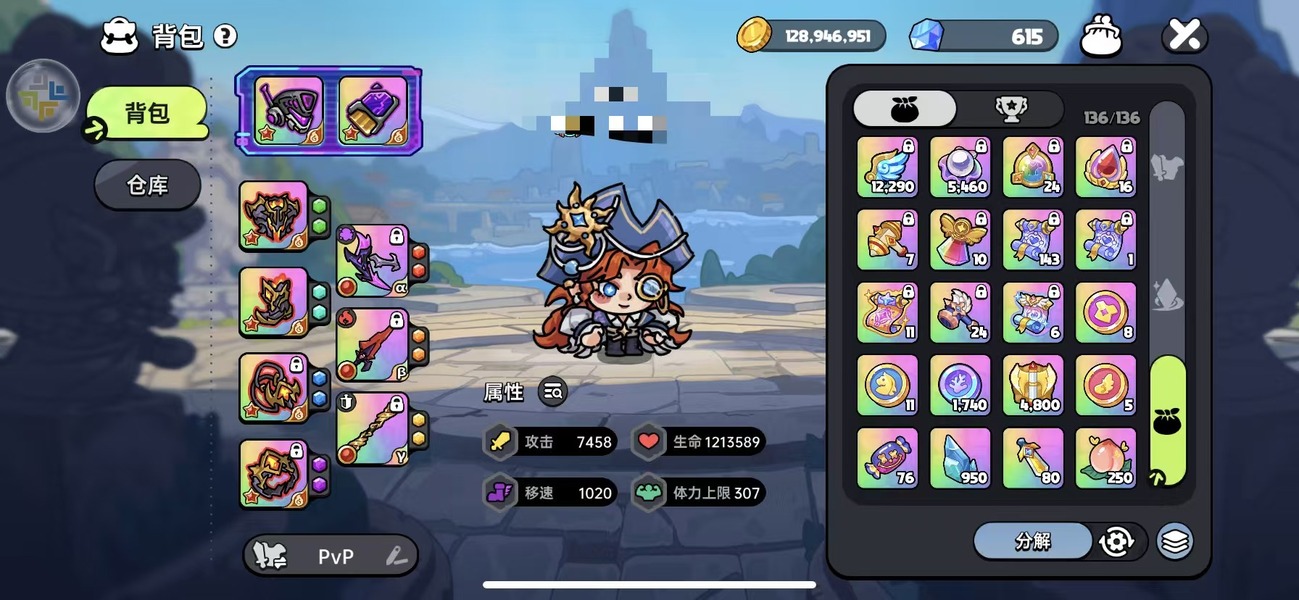Pick the pearl shell item with 5,460
Screen dimensions: 1299x600
click(960, 167)
